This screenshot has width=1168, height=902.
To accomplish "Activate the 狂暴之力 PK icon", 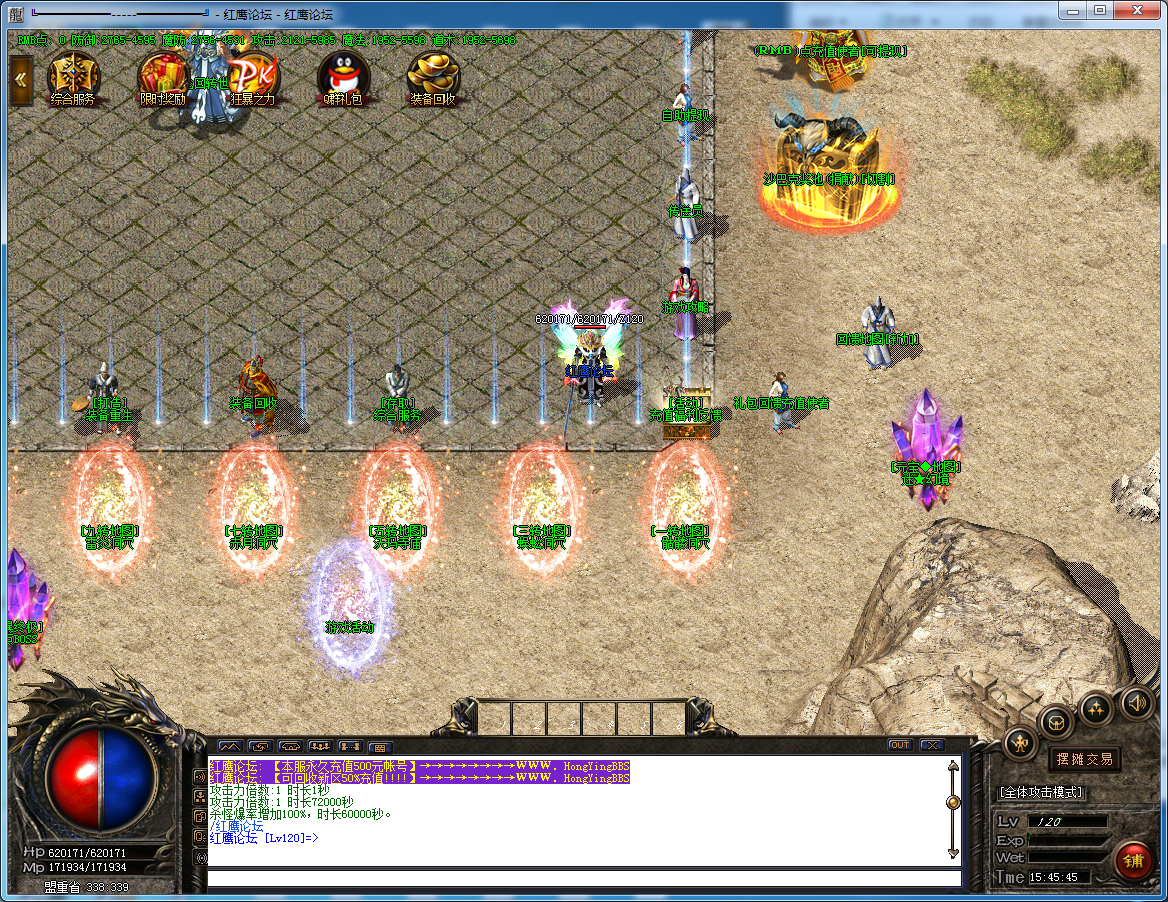I will click(252, 76).
